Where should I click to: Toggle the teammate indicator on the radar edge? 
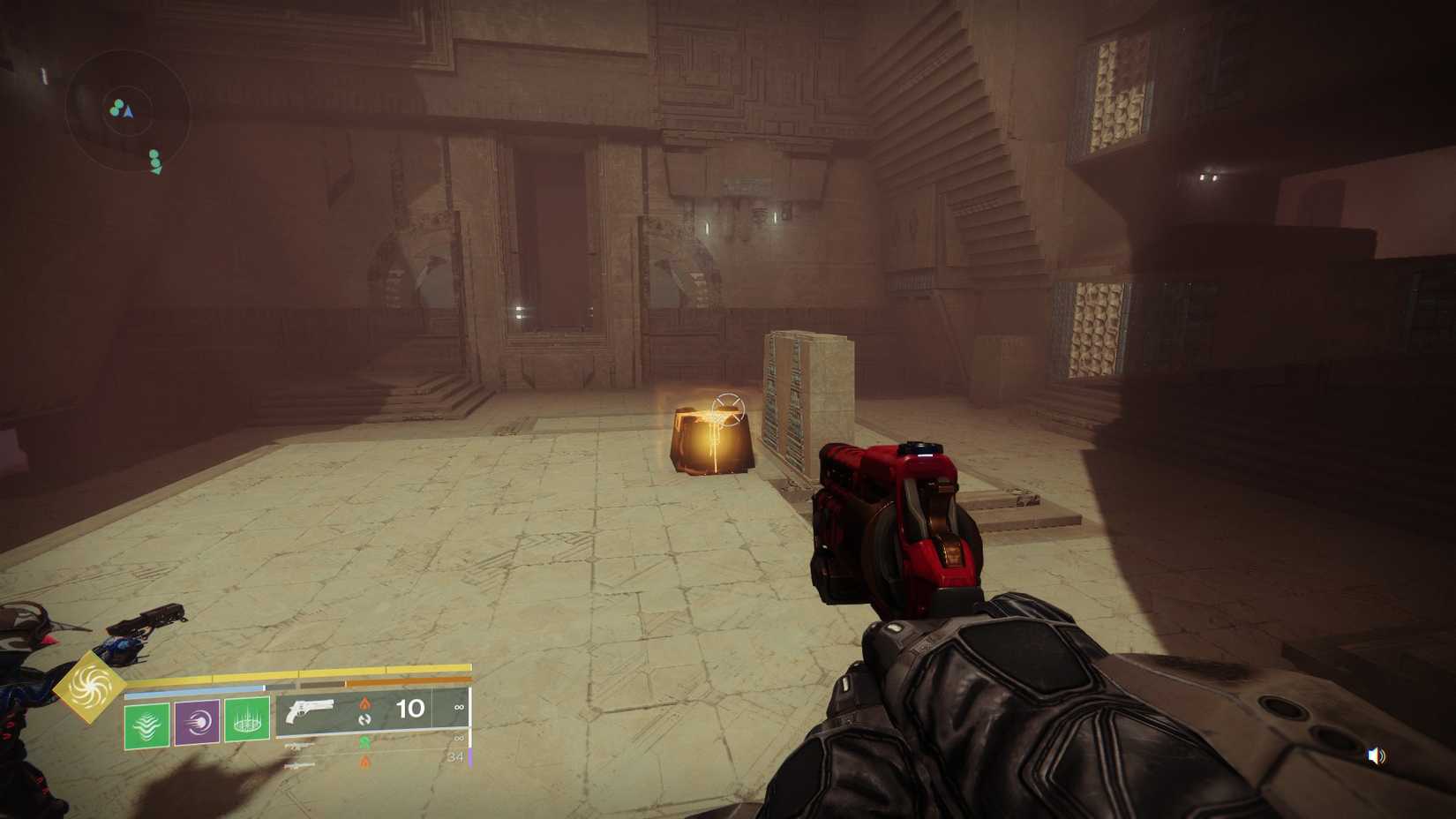click(155, 162)
